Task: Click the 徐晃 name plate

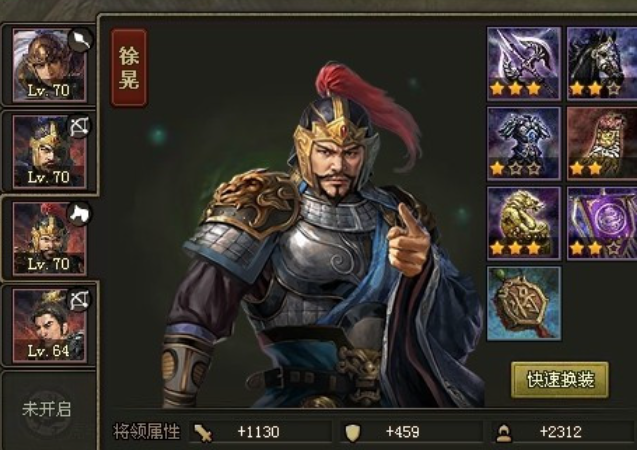Action: 129,68
